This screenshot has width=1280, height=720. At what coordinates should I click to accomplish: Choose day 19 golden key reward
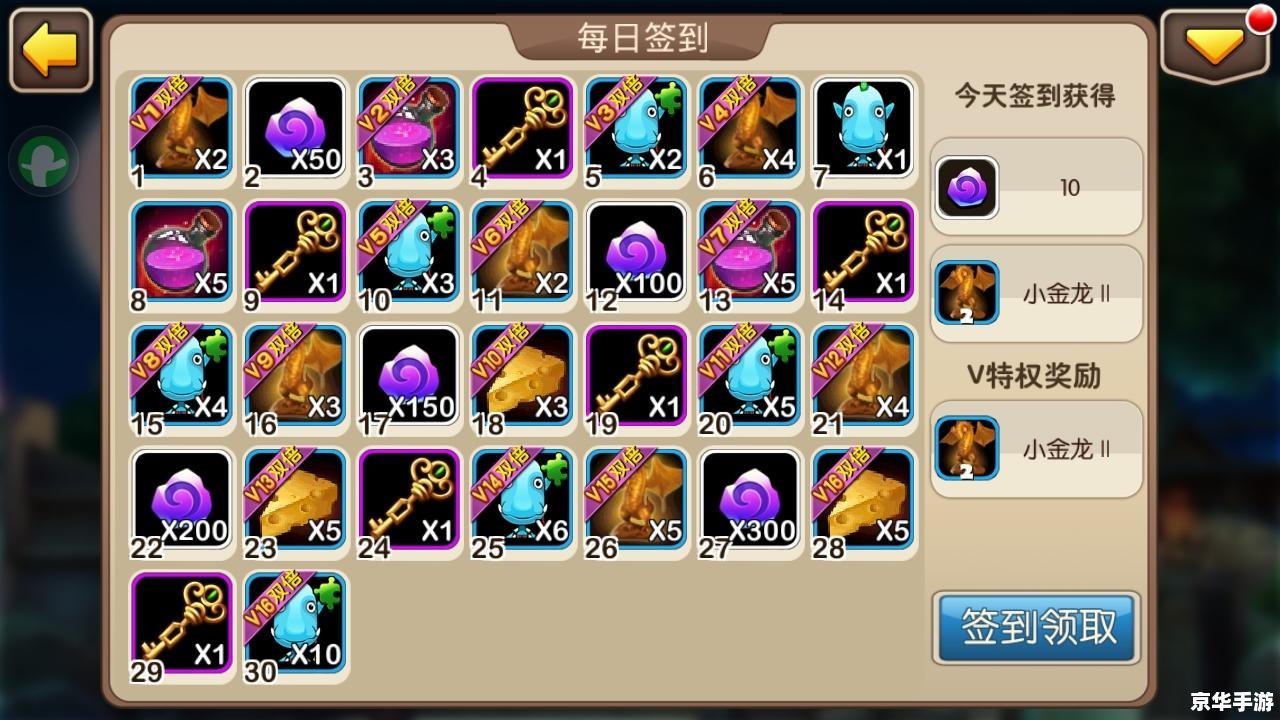(x=637, y=377)
